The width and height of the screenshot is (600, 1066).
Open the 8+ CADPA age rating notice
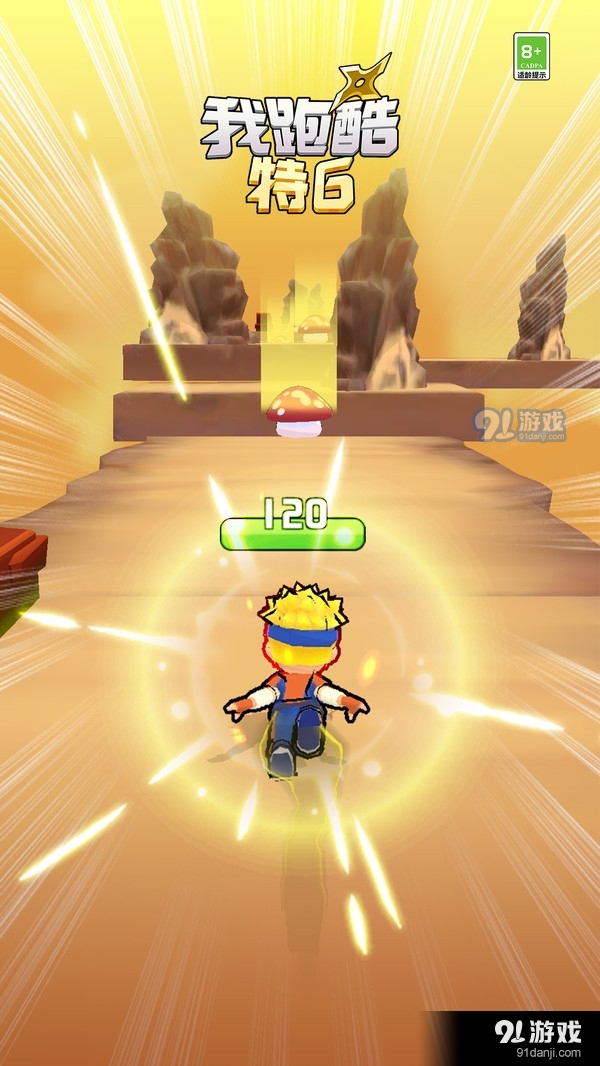[531, 56]
